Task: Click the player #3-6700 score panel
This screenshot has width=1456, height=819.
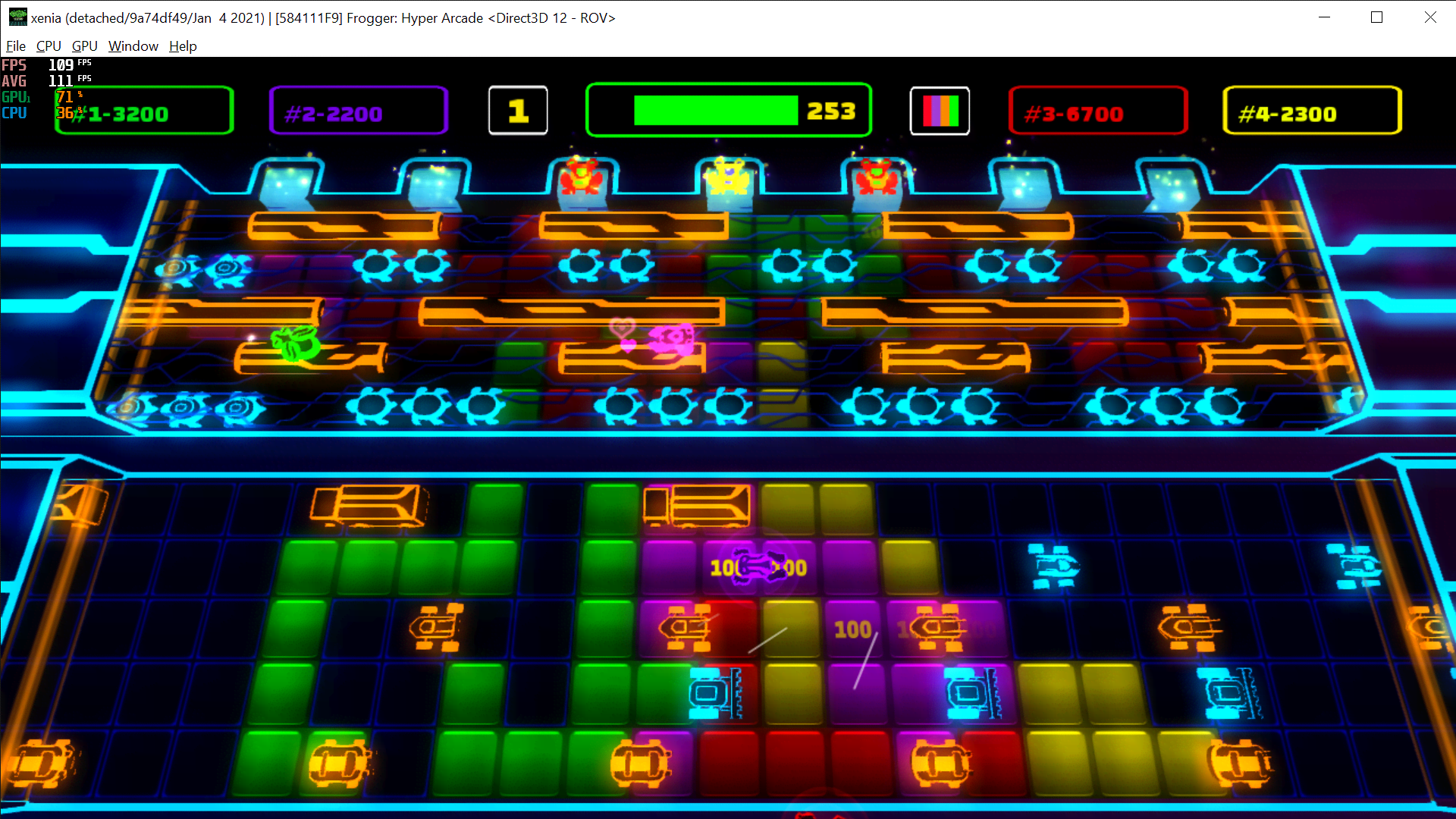Action: pos(1097,111)
